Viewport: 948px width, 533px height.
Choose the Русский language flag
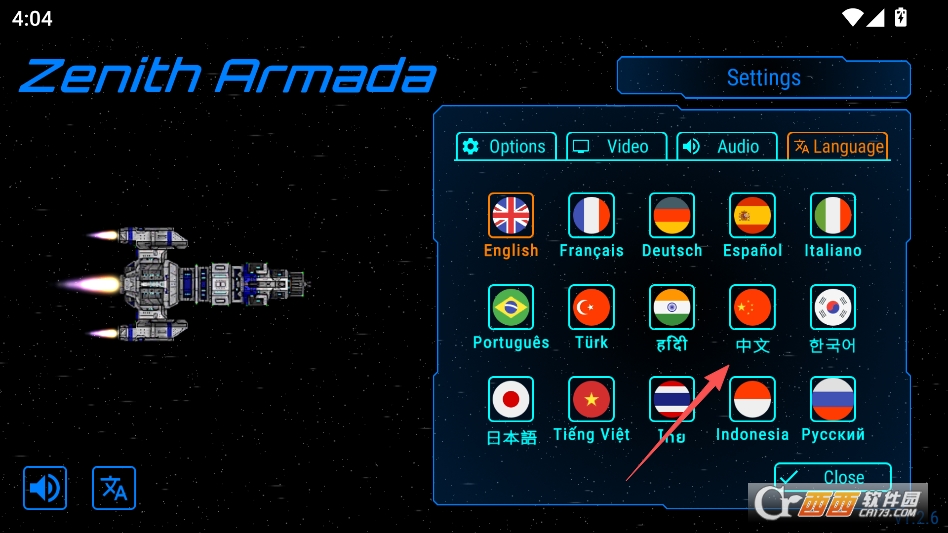(x=832, y=399)
